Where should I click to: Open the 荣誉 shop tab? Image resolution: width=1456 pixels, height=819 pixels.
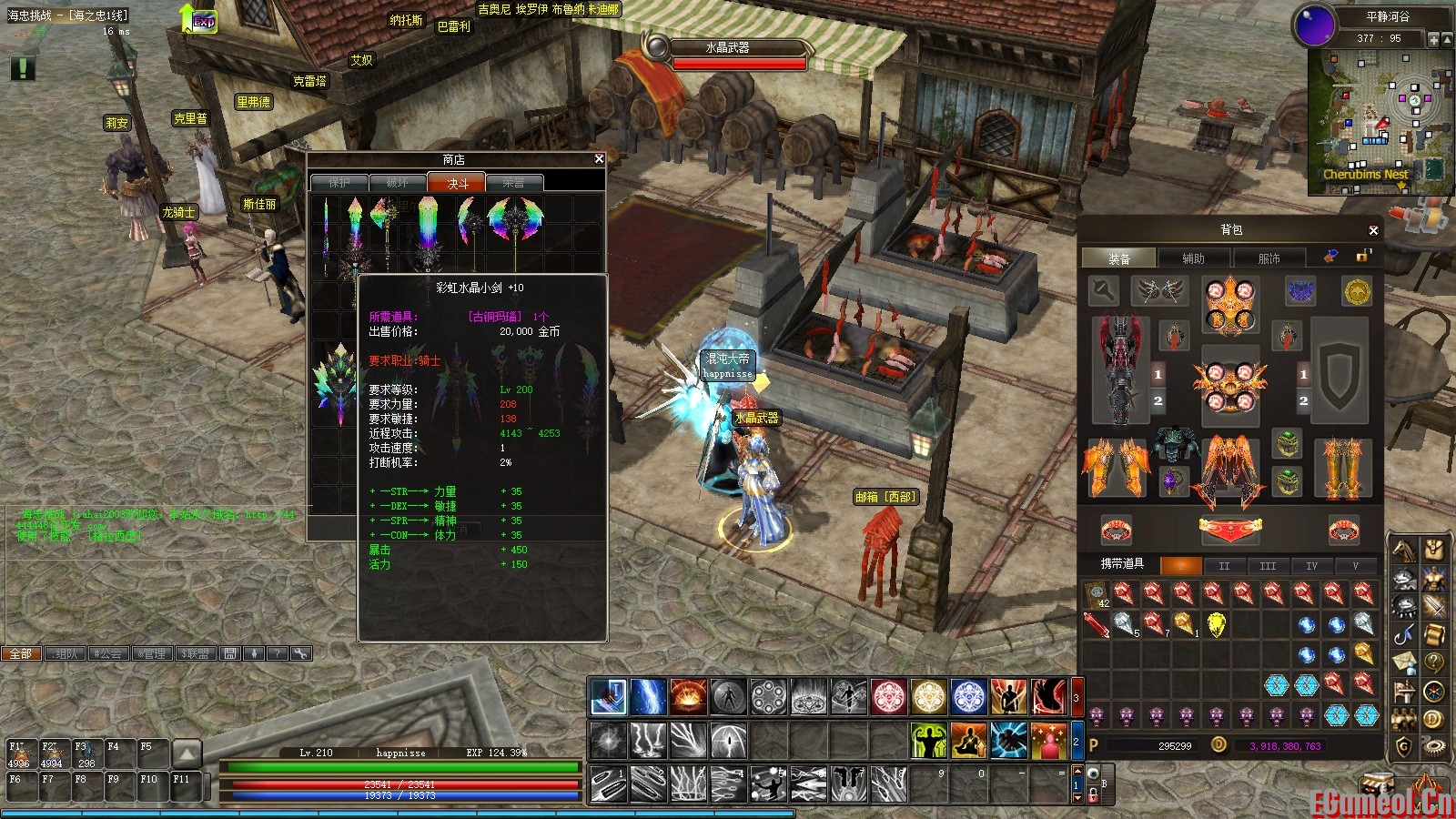[x=514, y=183]
